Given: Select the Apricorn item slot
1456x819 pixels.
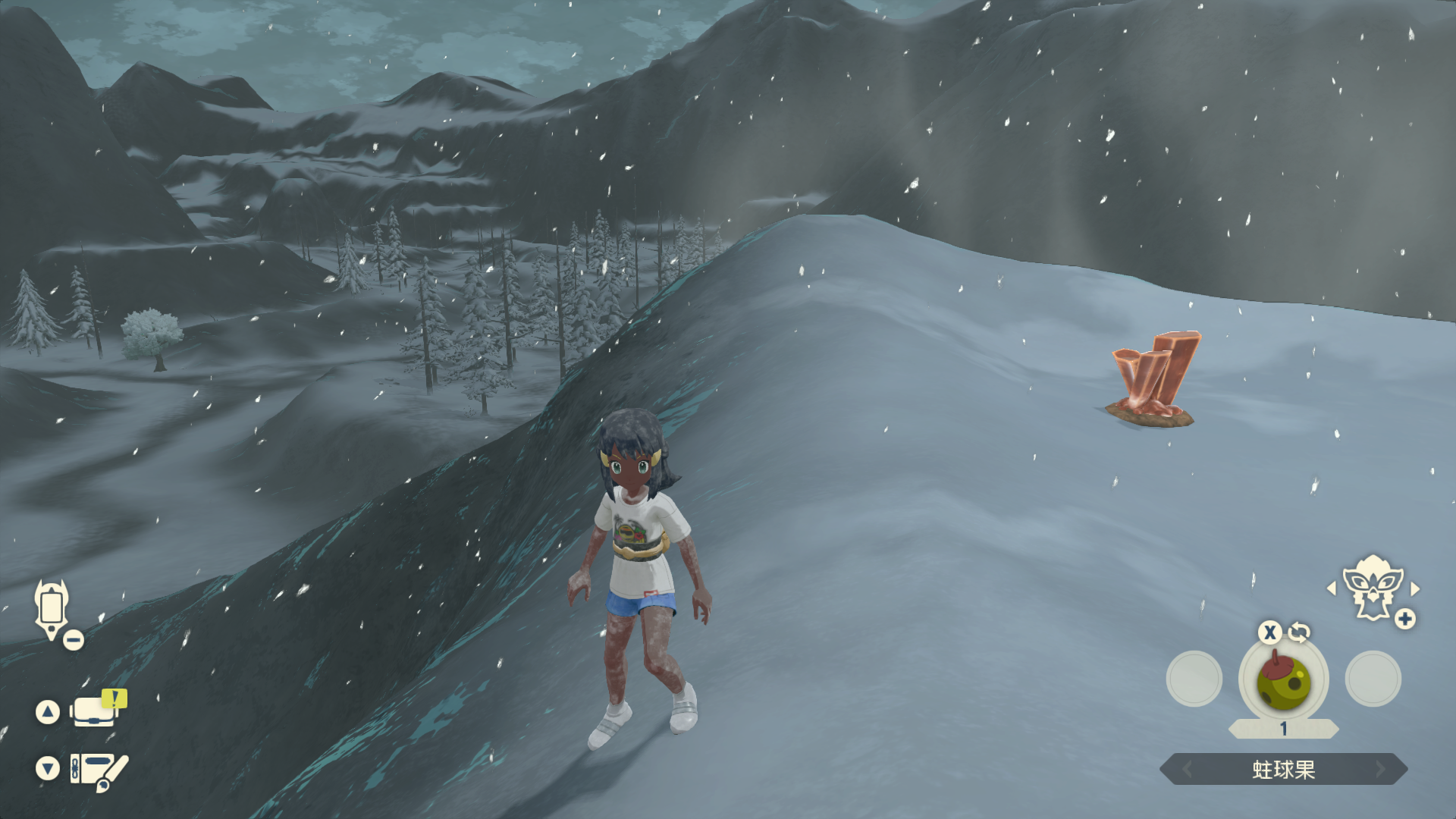Looking at the screenshot, I should click(1283, 680).
